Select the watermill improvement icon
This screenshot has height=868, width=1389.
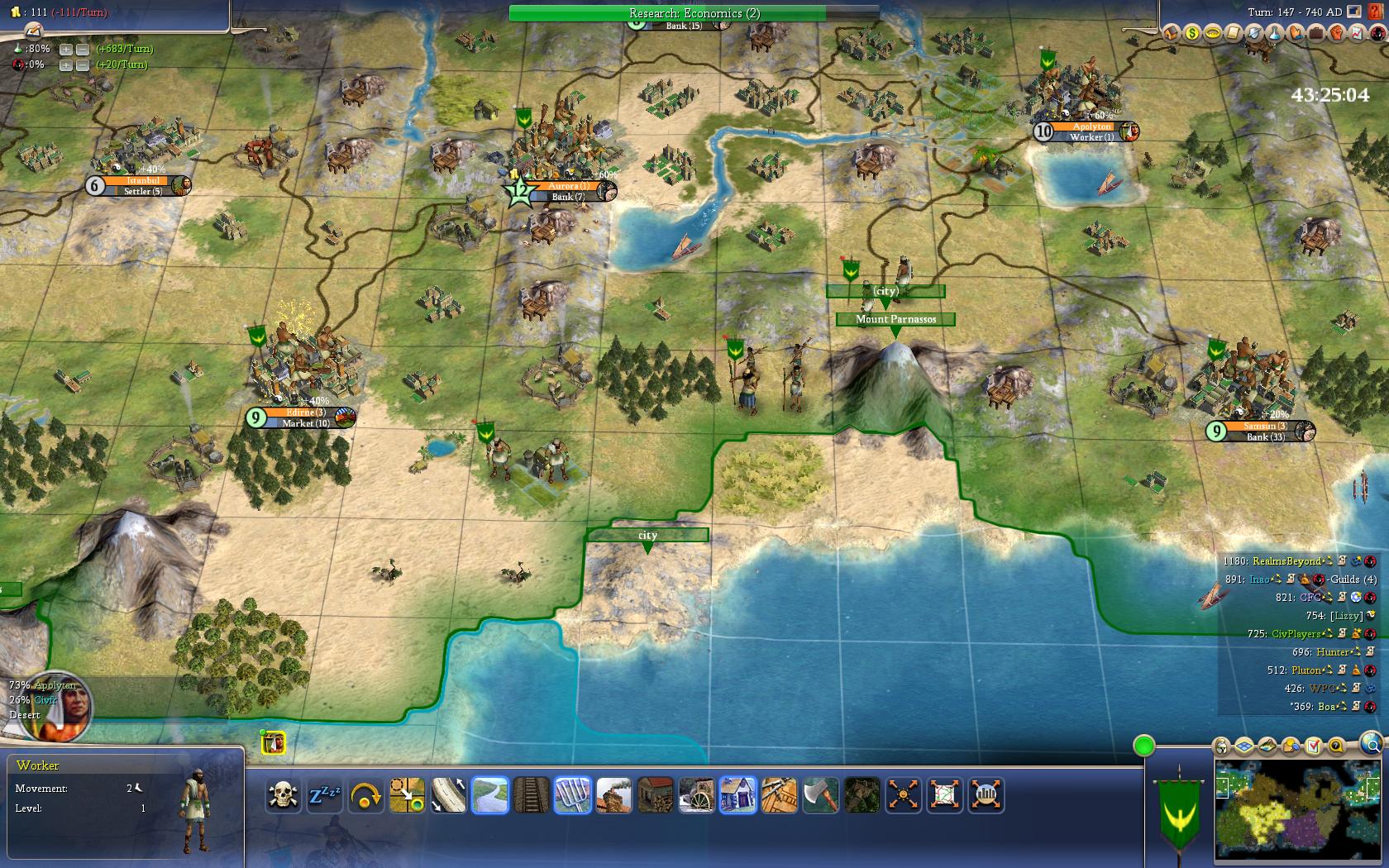pos(696,795)
